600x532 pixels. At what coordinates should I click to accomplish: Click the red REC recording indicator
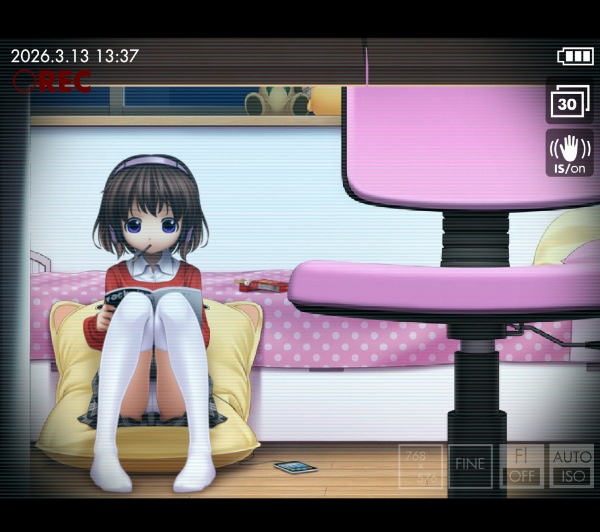51,81
